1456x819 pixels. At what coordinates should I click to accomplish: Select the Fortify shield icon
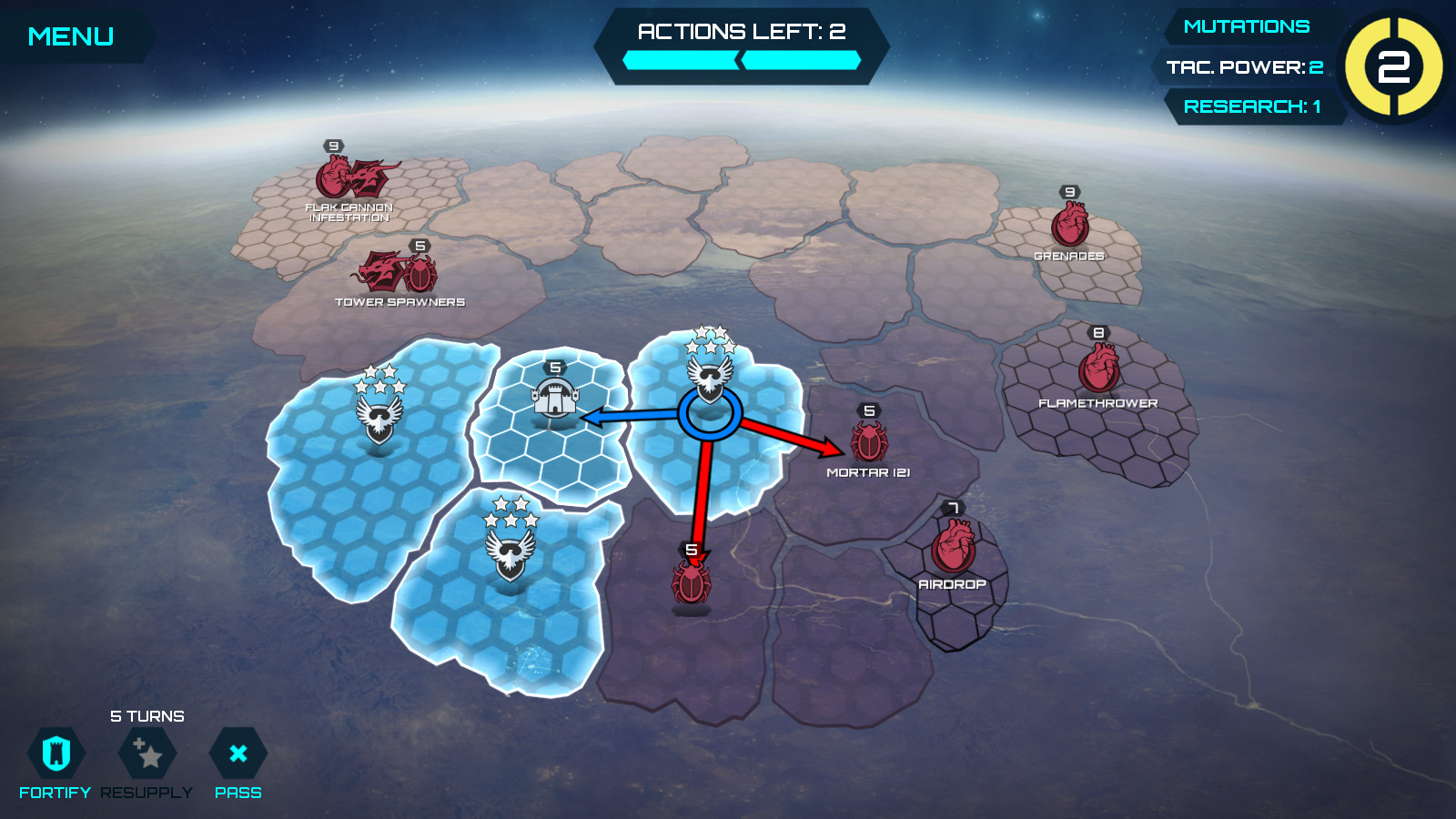pyautogui.click(x=57, y=753)
